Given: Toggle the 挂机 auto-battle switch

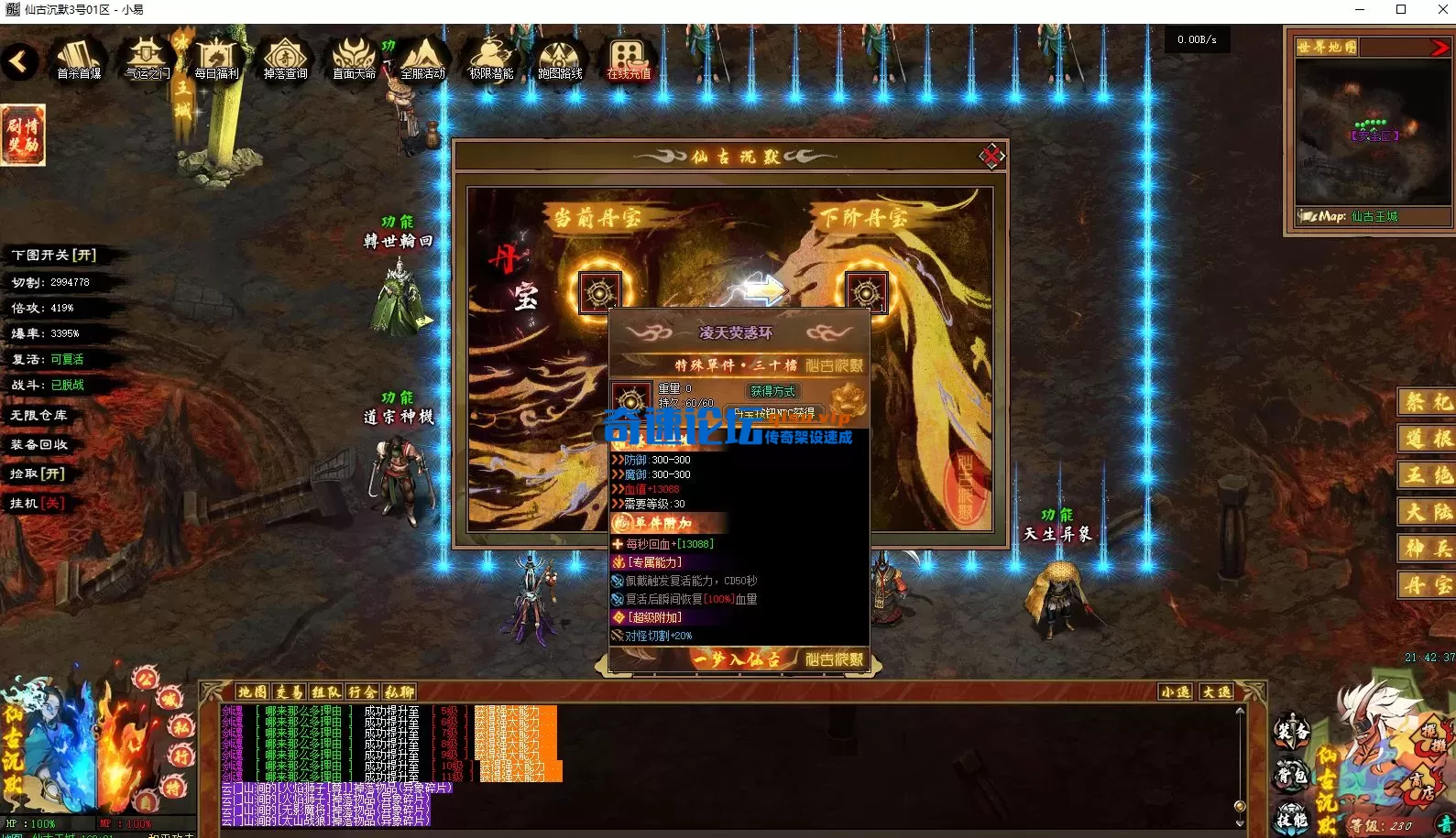Looking at the screenshot, I should coord(38,504).
